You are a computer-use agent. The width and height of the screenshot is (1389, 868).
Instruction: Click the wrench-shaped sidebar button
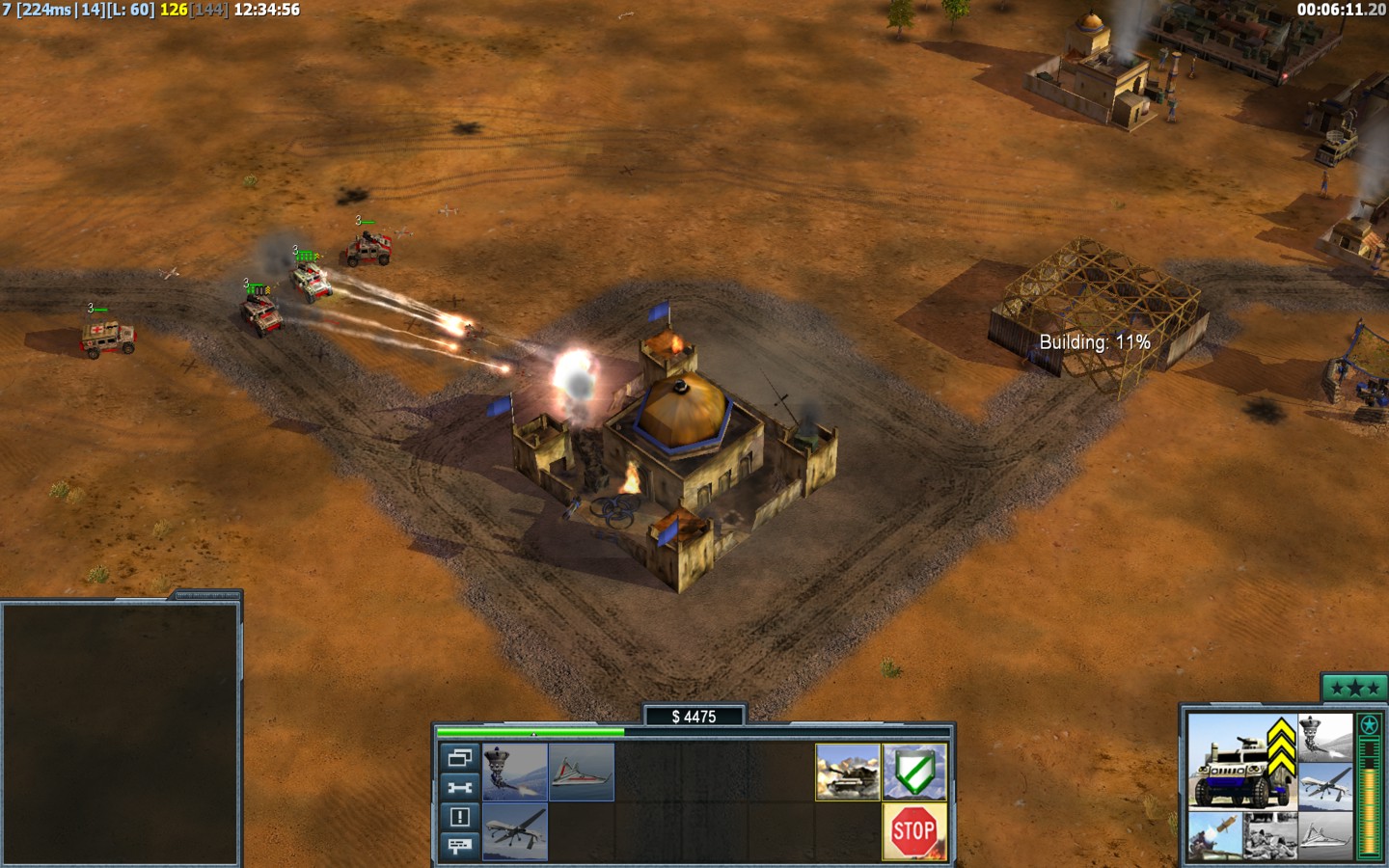(460, 787)
